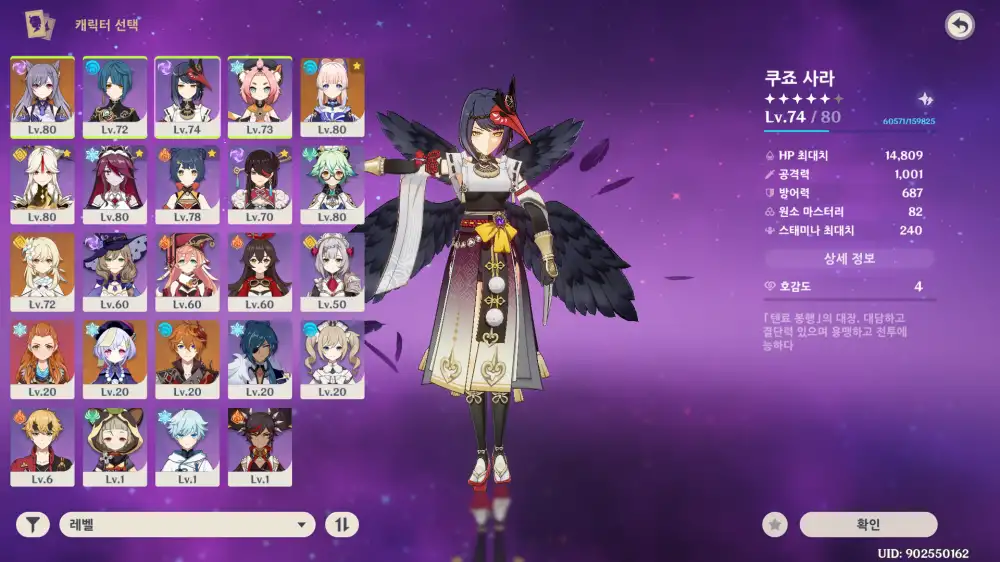Toggle the ascending/descending sort order button

[342, 524]
